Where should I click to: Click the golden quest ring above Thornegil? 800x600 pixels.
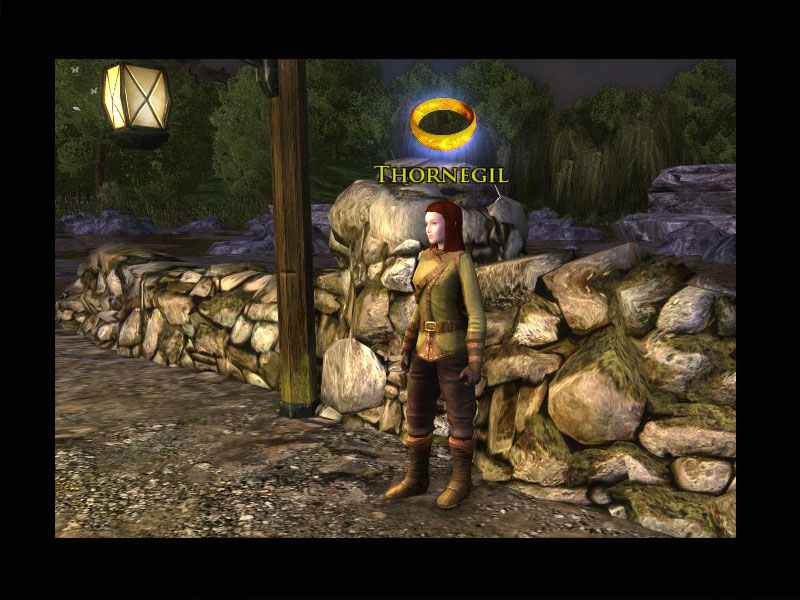click(x=443, y=124)
